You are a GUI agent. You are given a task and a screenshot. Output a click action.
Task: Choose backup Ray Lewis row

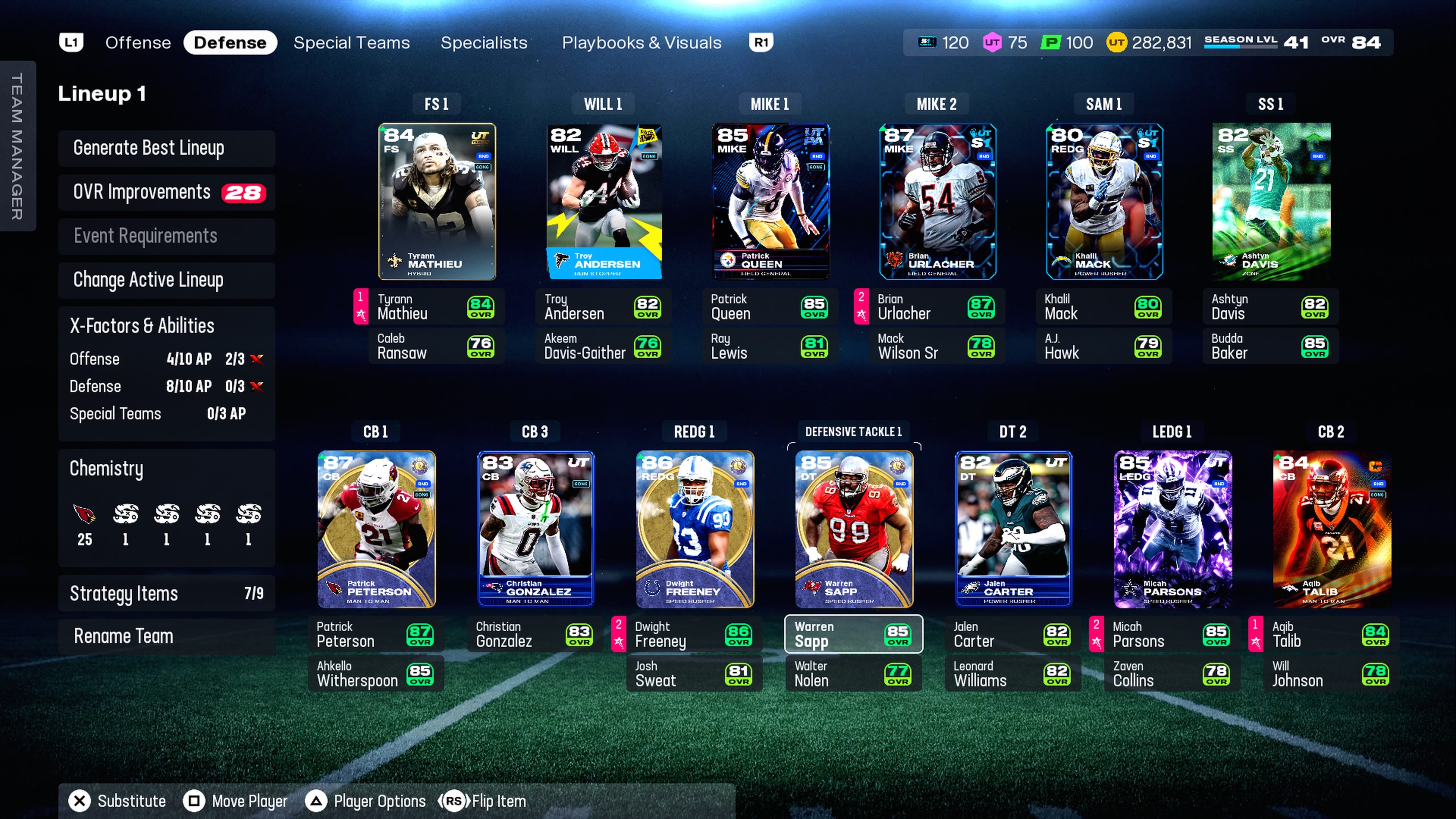(x=769, y=346)
